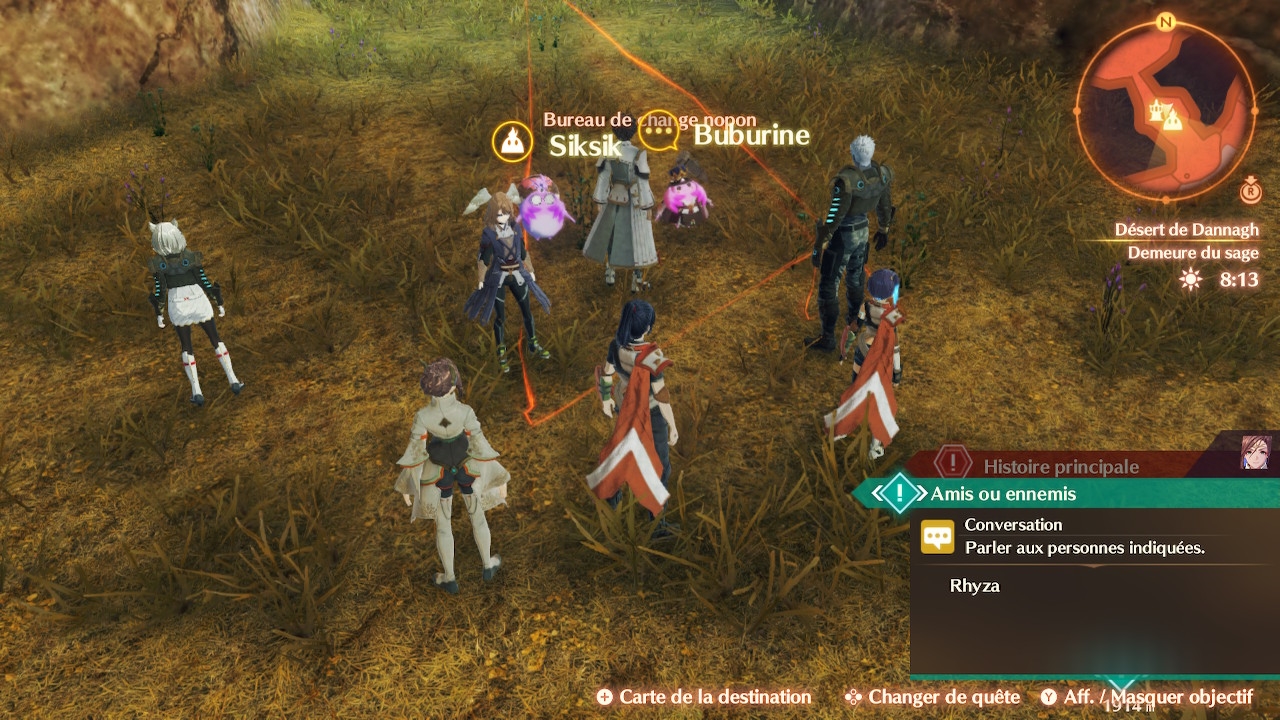This screenshot has height=720, width=1280.
Task: Click the Conversation objective entry
Action: click(x=1012, y=524)
